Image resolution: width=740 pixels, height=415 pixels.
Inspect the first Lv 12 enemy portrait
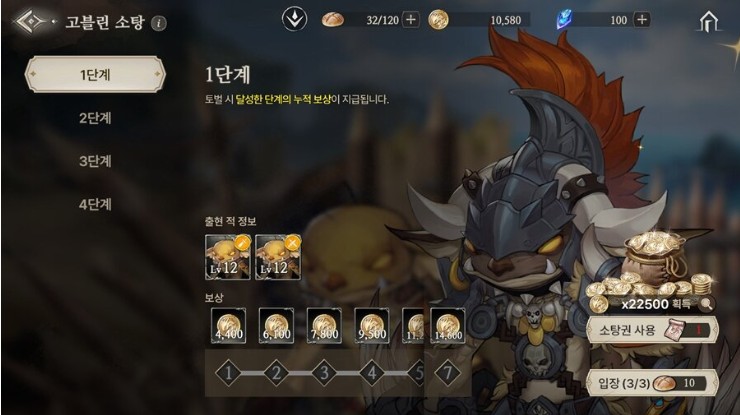coord(226,257)
